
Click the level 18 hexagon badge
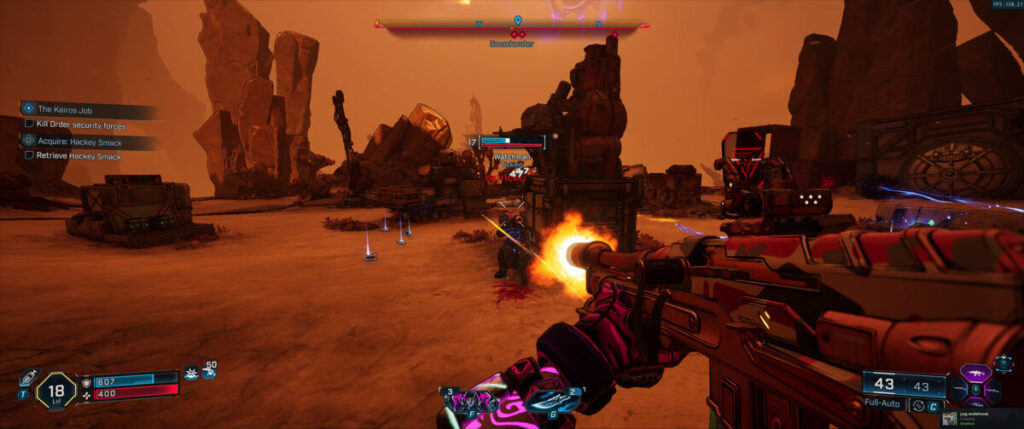coord(56,390)
